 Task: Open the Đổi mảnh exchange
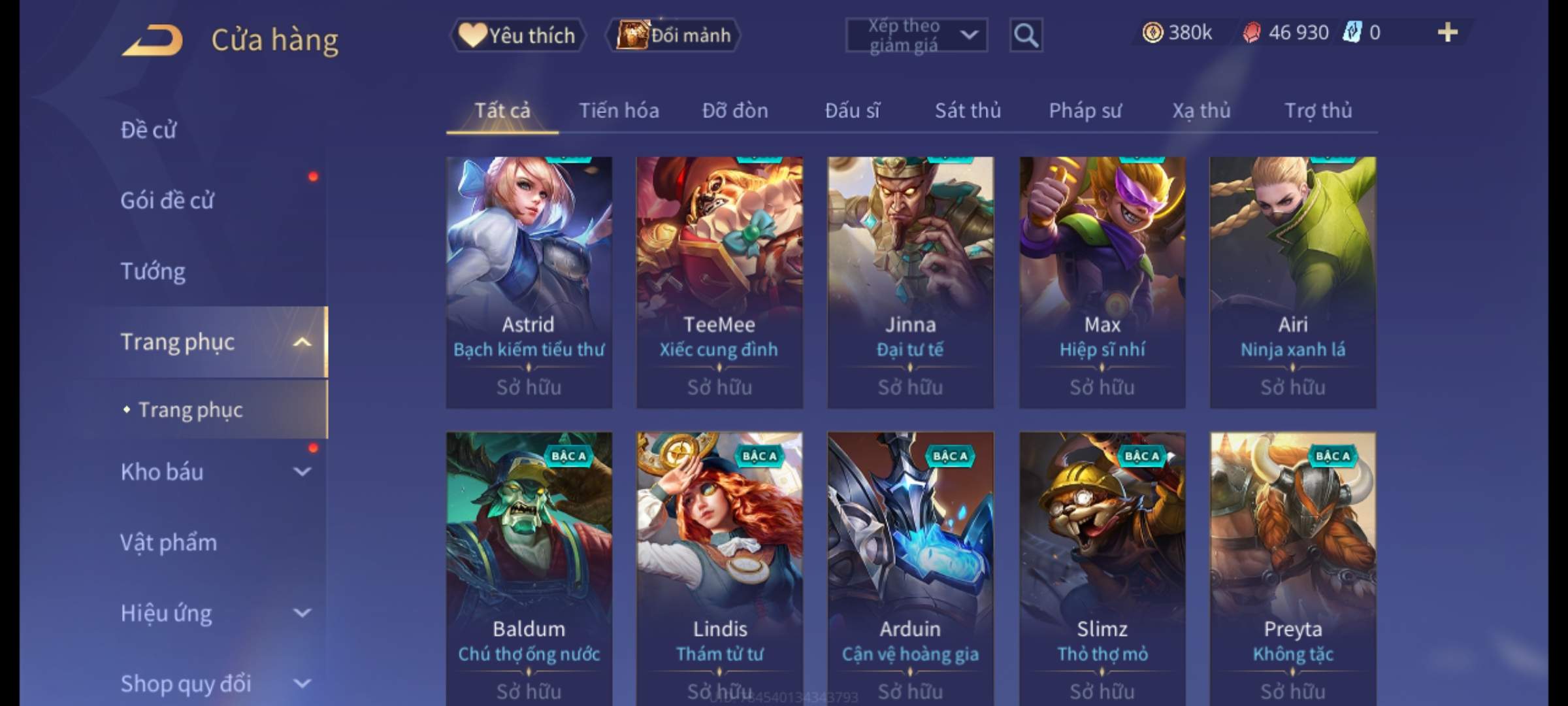point(674,35)
